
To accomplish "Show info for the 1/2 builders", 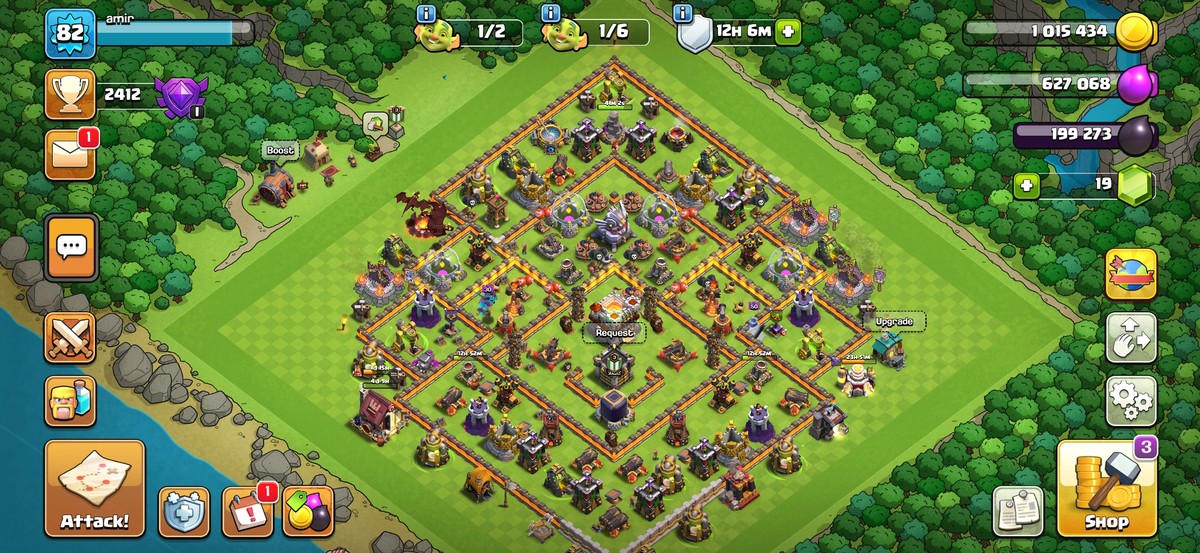I will 427,13.
